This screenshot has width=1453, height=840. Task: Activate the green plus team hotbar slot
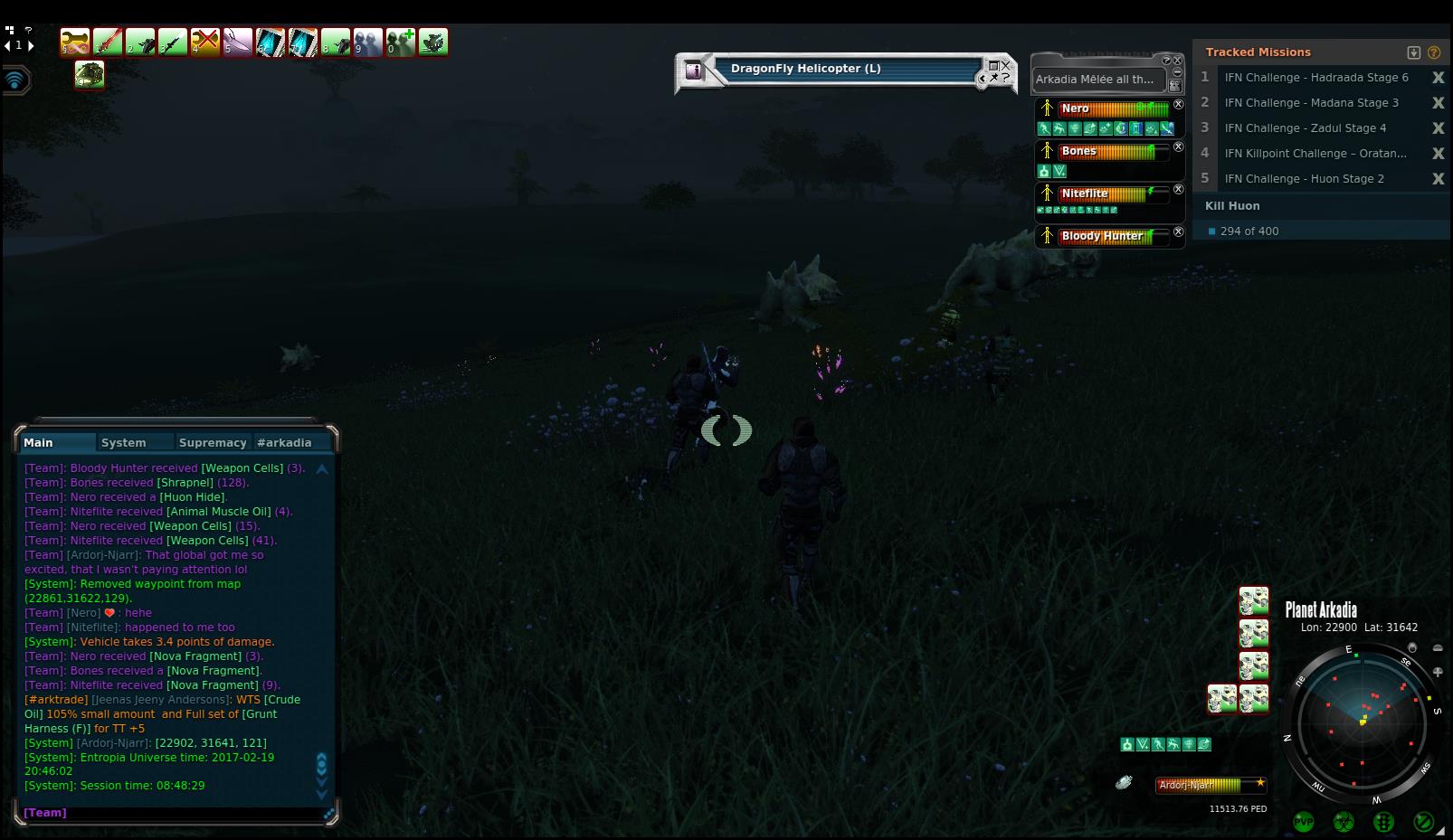click(401, 42)
